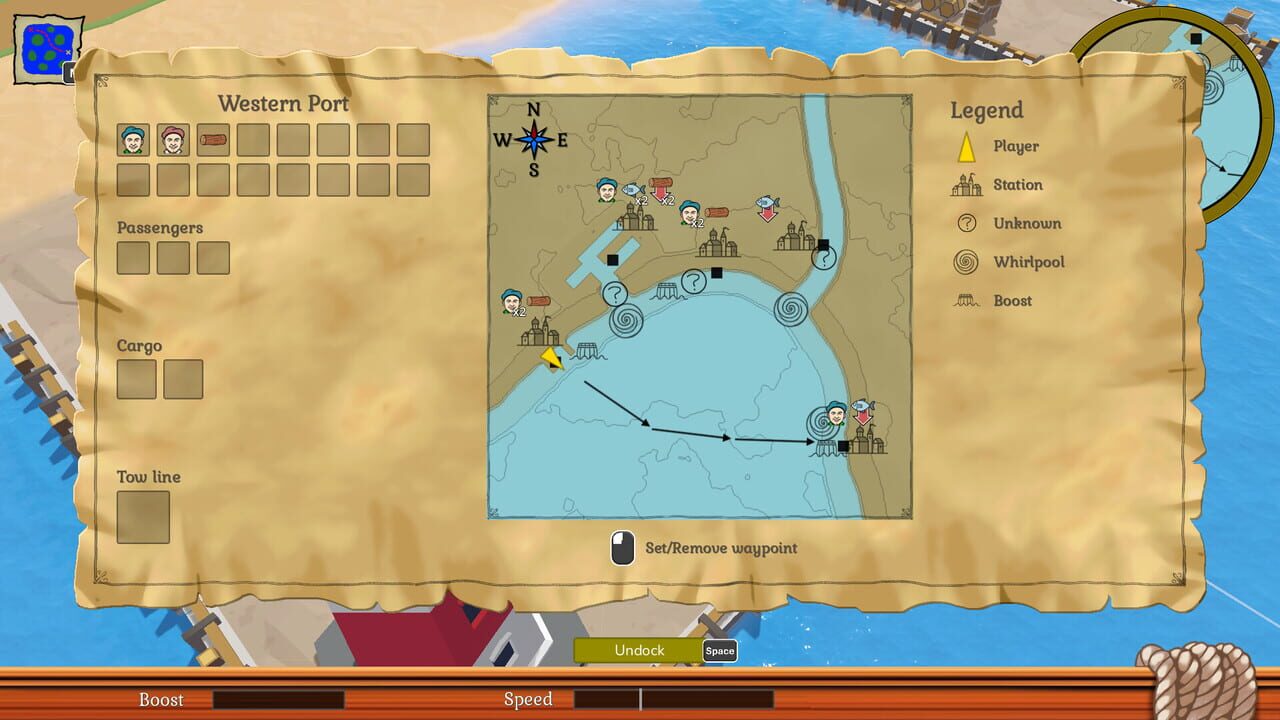Screen dimensions: 1280x720
Task: Click the Set/Remove waypoint mouse prompt
Action: [622, 547]
